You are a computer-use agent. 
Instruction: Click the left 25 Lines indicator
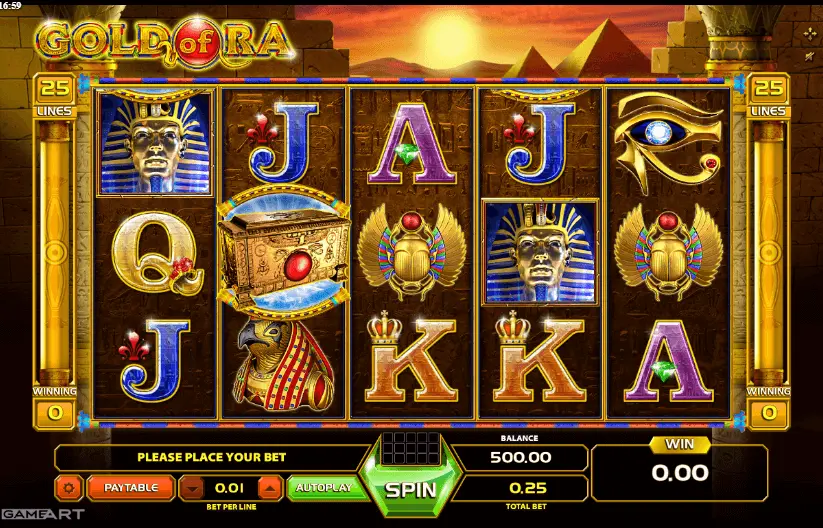[x=55, y=95]
